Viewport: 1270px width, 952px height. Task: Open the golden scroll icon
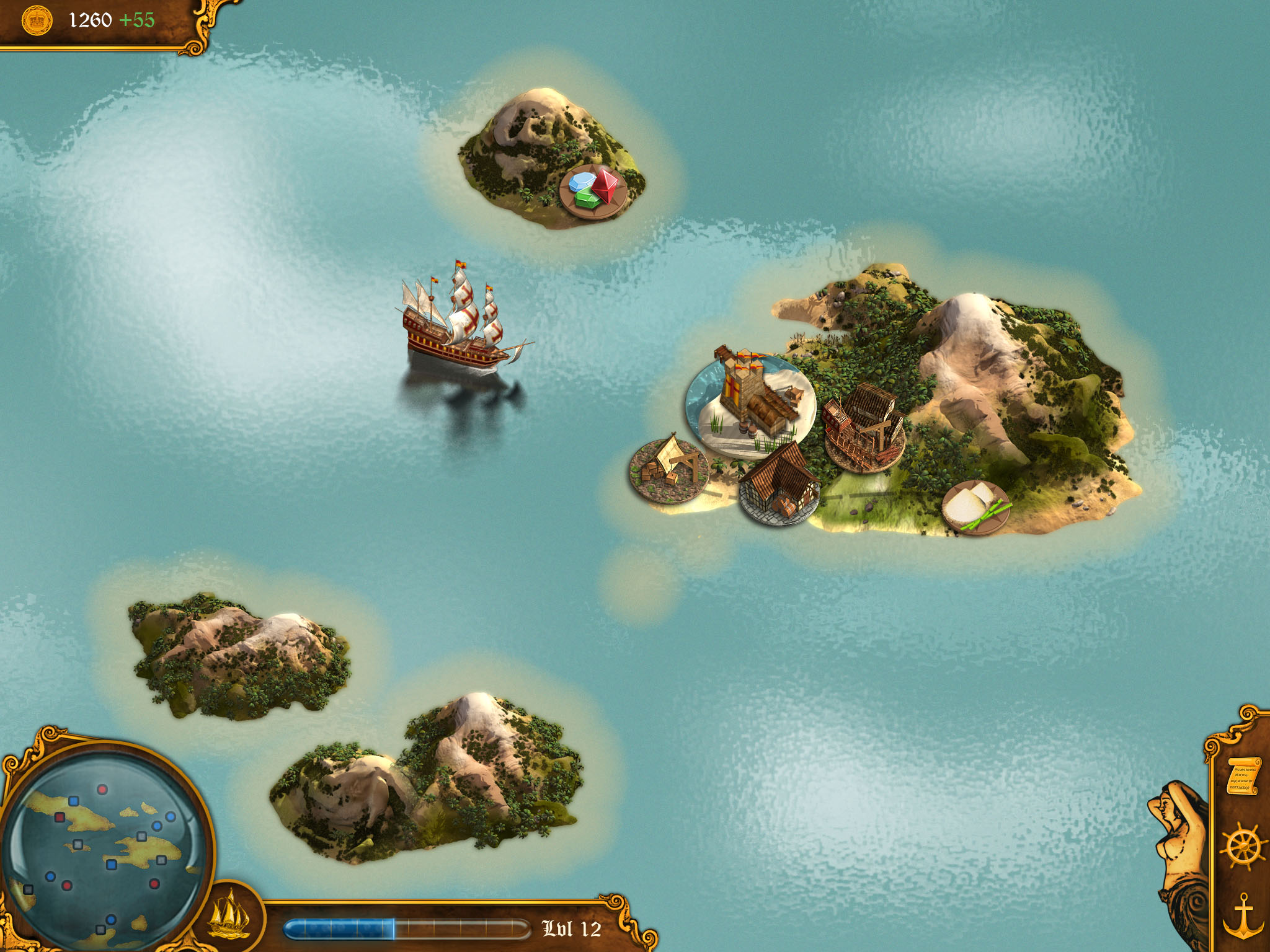tap(1242, 776)
